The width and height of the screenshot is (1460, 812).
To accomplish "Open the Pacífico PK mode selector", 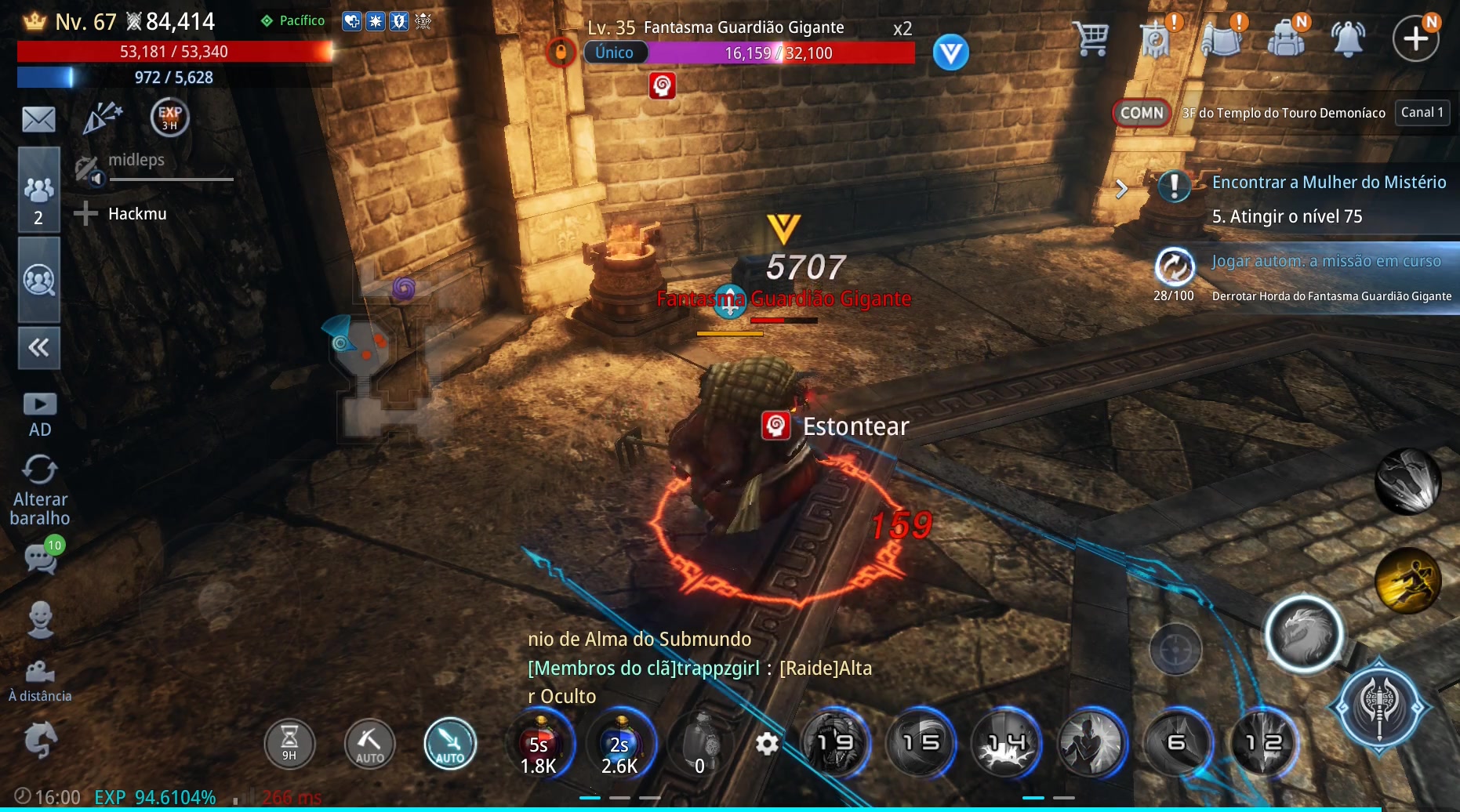I will tap(293, 21).
